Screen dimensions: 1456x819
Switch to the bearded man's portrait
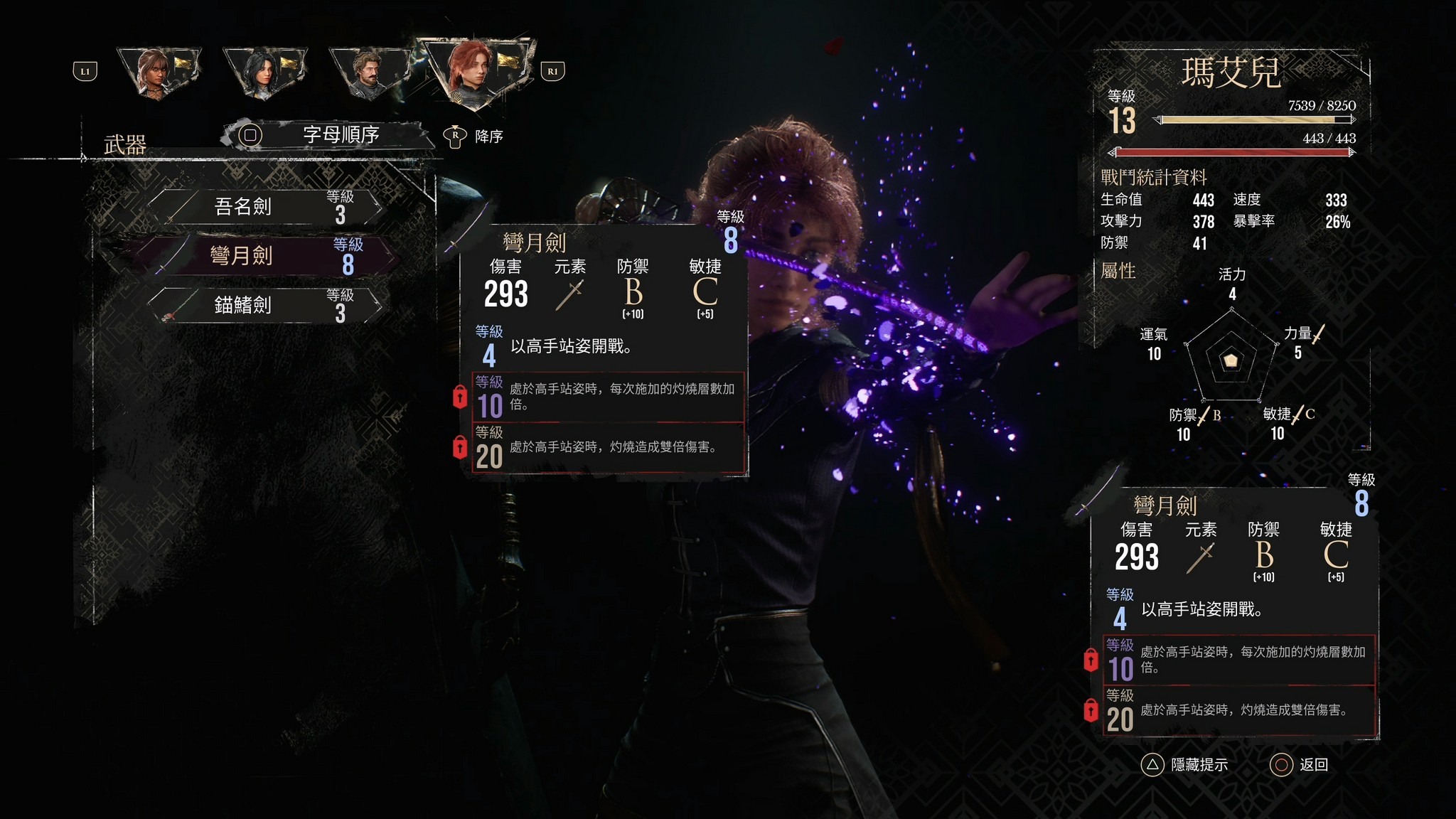coord(368,73)
